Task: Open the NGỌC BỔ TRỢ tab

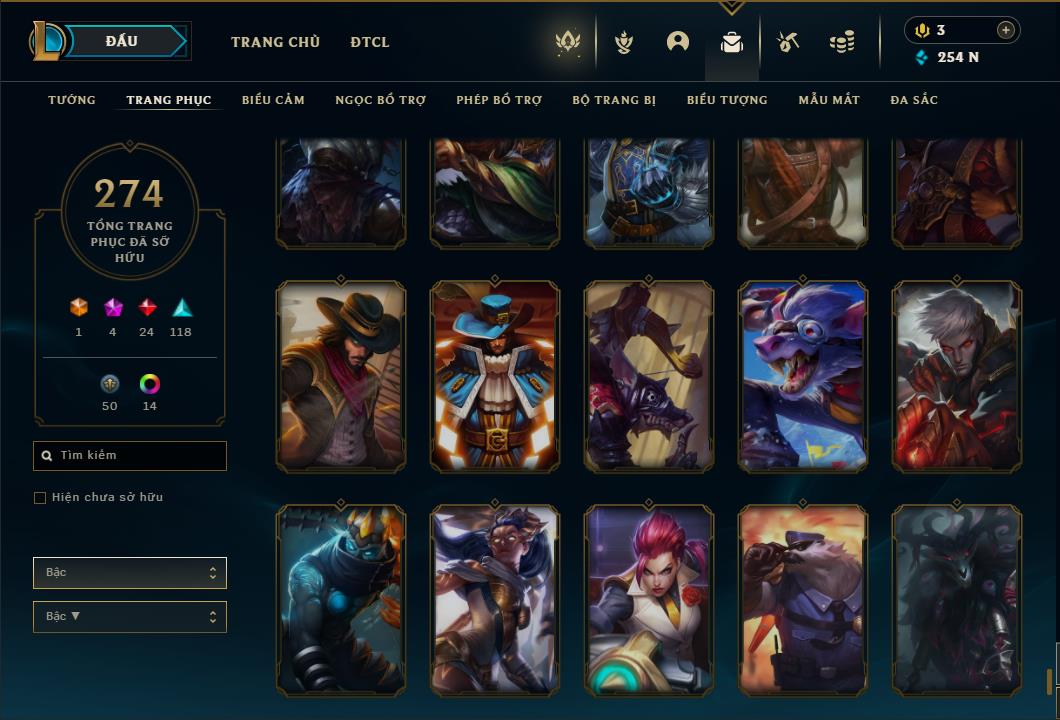Action: coord(380,100)
